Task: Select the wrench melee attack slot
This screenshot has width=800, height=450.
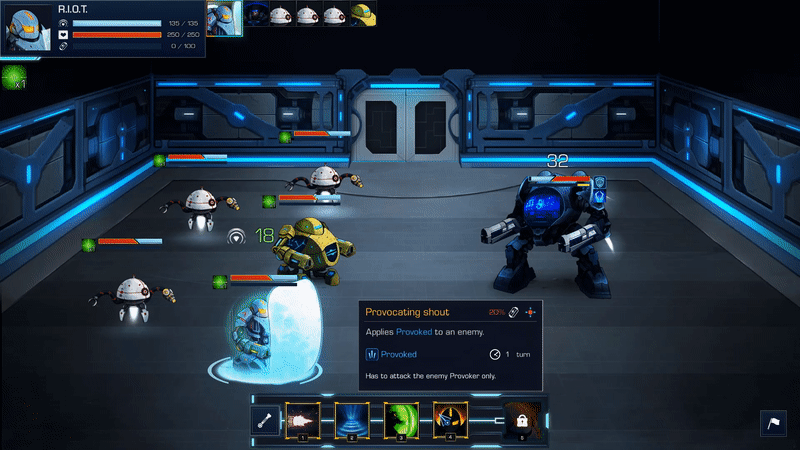Action: 267,422
